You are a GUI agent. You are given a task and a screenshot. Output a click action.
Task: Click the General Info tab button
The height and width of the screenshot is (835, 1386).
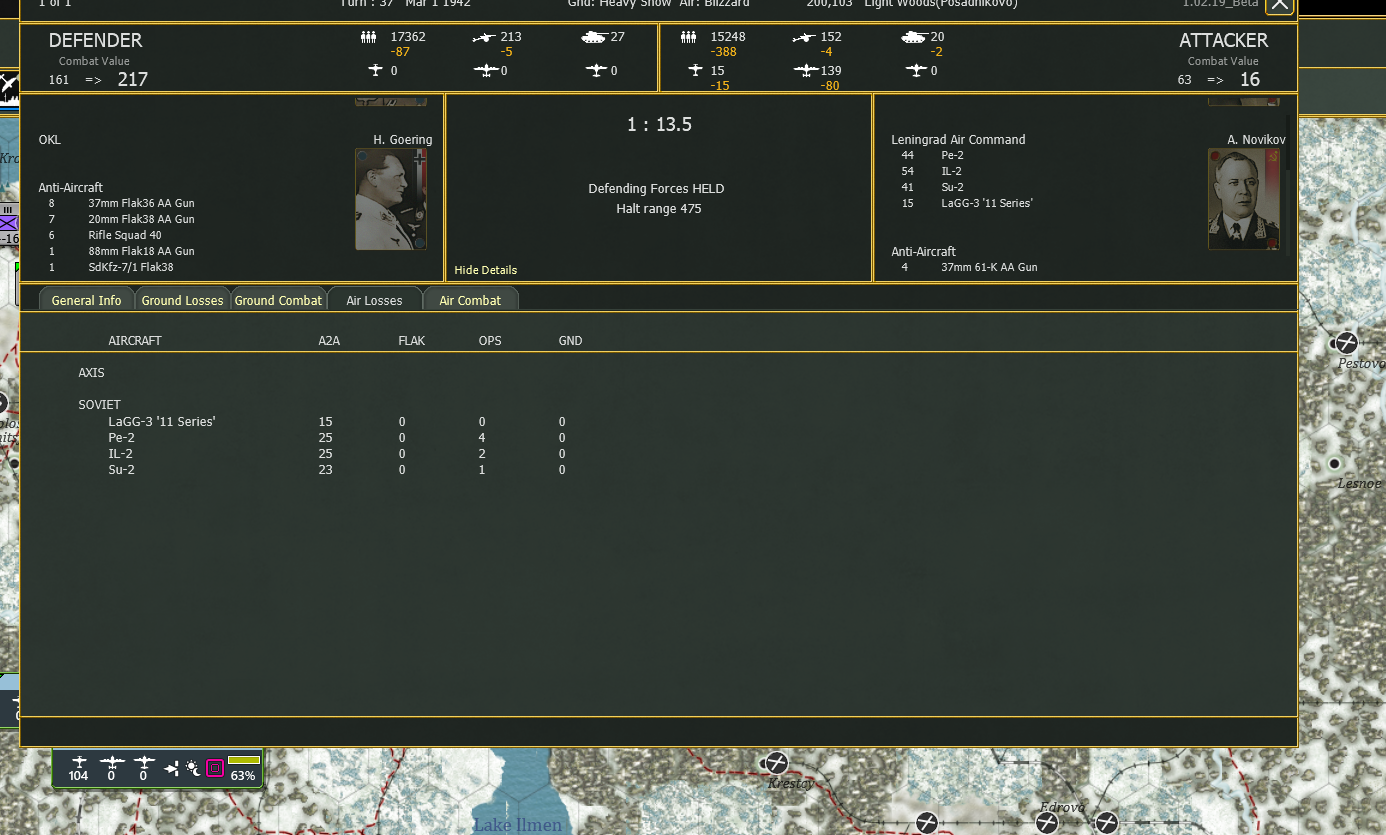point(85,299)
